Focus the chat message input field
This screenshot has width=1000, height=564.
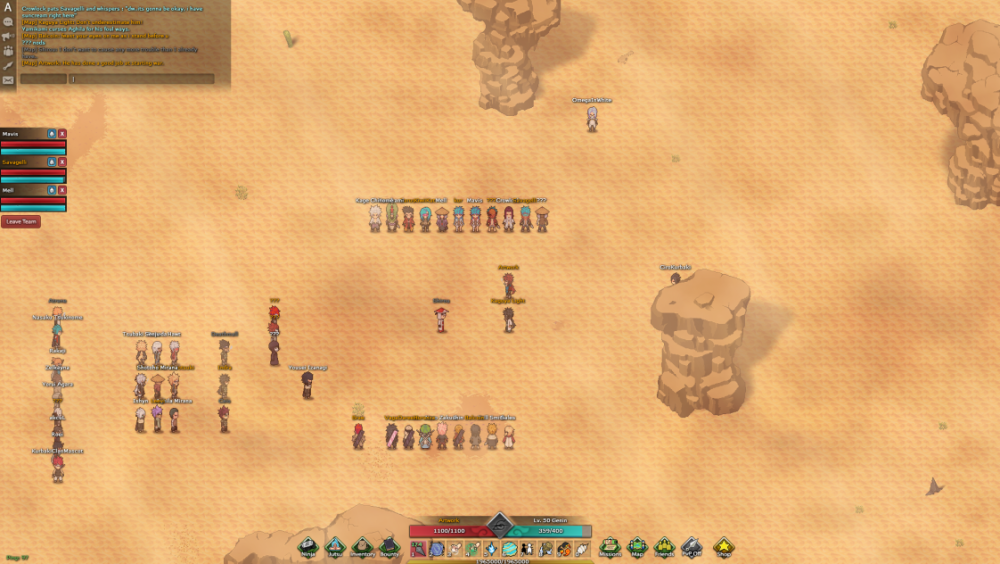tap(142, 79)
